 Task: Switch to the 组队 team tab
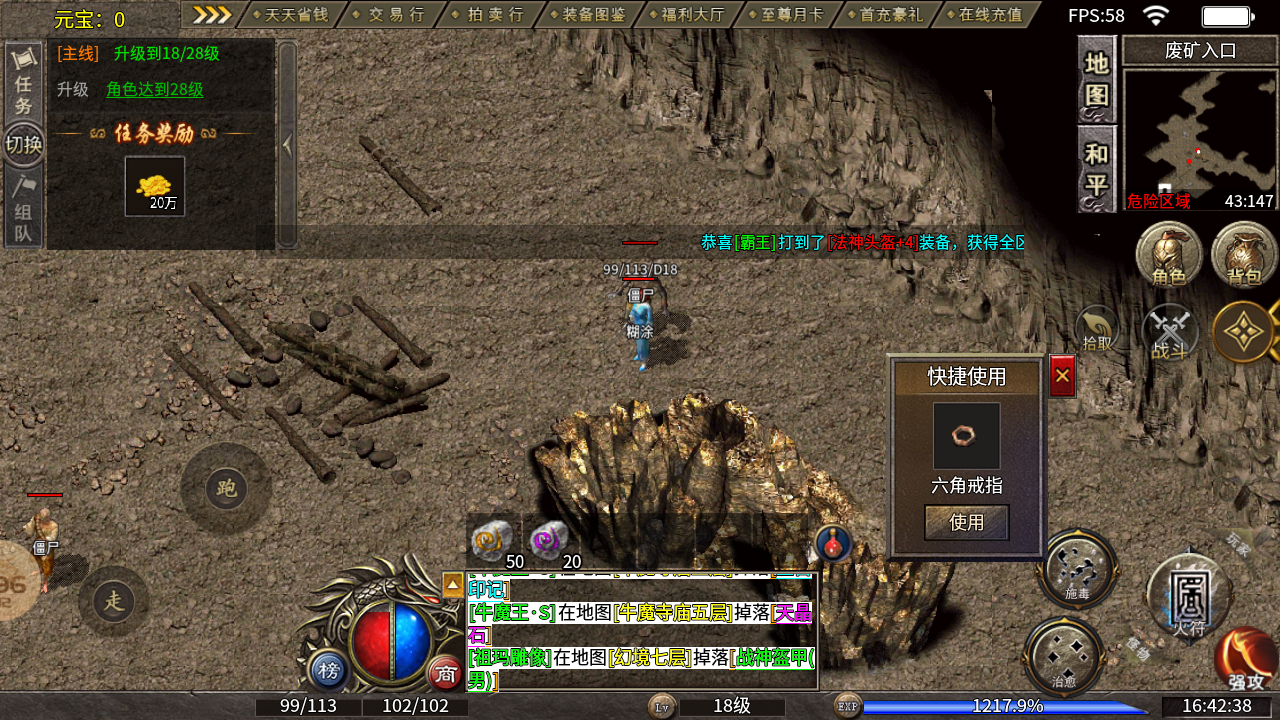pyautogui.click(x=23, y=209)
